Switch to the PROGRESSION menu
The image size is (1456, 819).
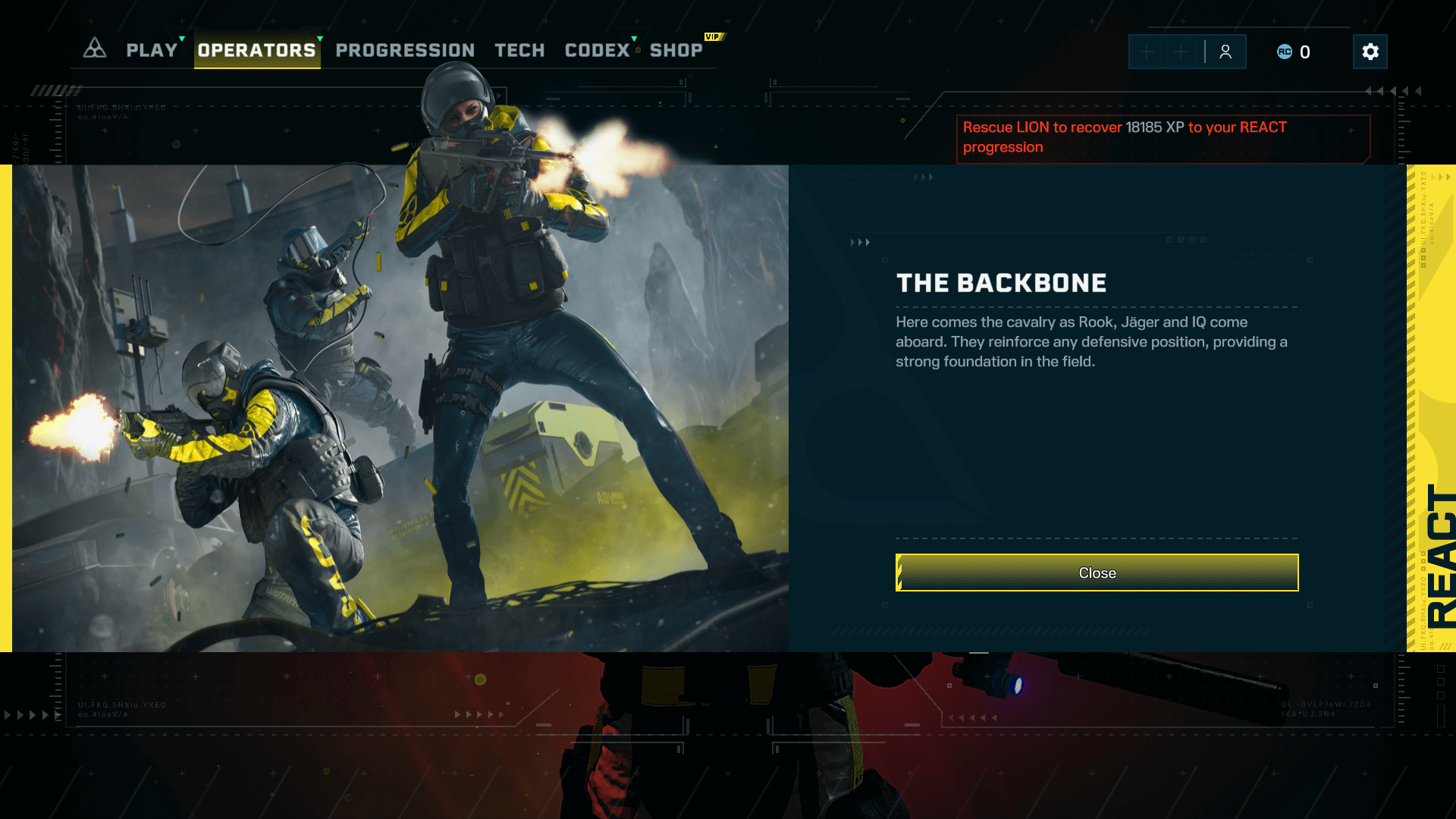[404, 50]
